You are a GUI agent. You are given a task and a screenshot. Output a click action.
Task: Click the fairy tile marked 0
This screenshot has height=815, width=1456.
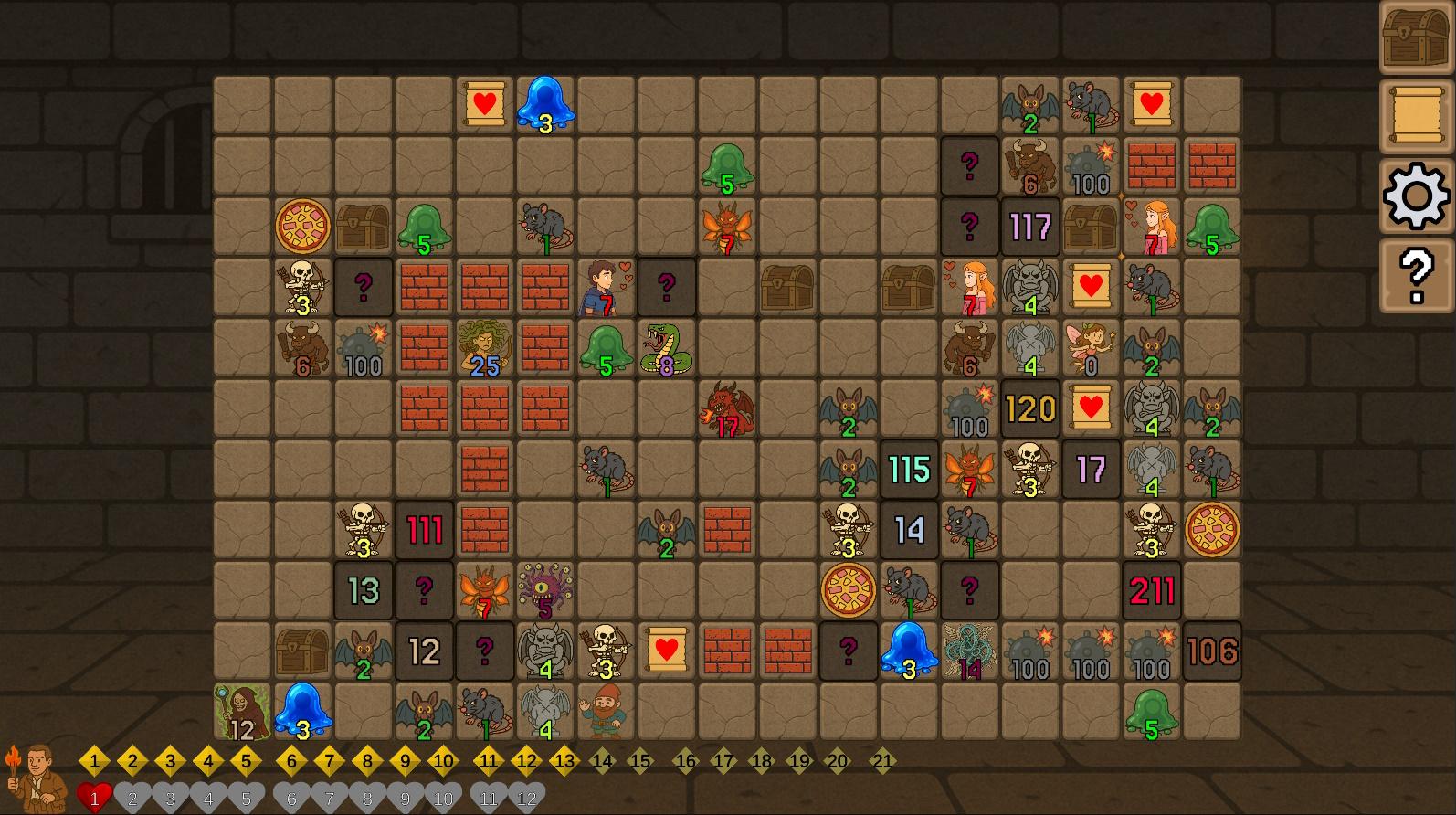tap(1091, 347)
